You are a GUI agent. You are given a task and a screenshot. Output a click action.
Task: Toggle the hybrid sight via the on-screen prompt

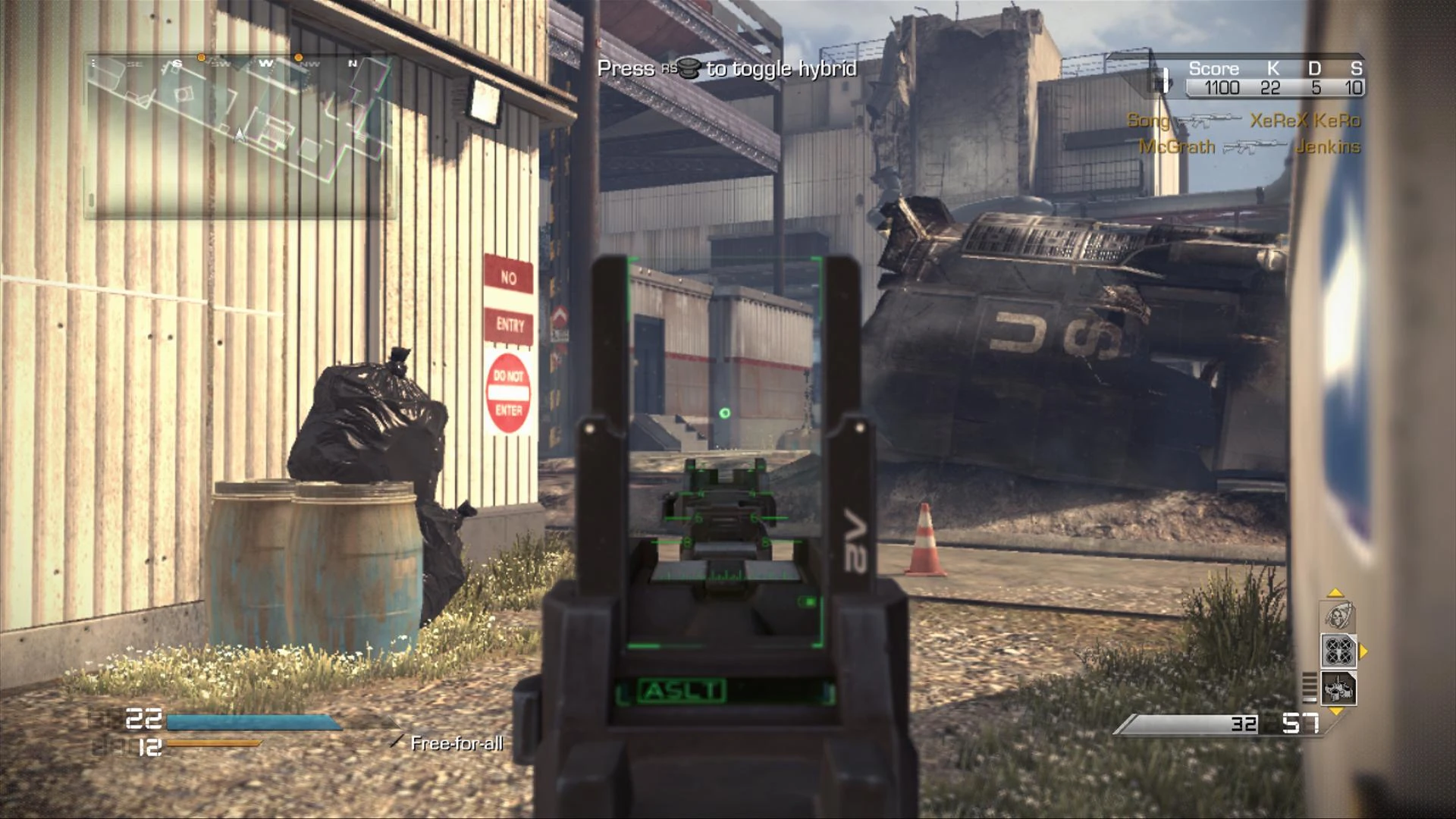[728, 68]
